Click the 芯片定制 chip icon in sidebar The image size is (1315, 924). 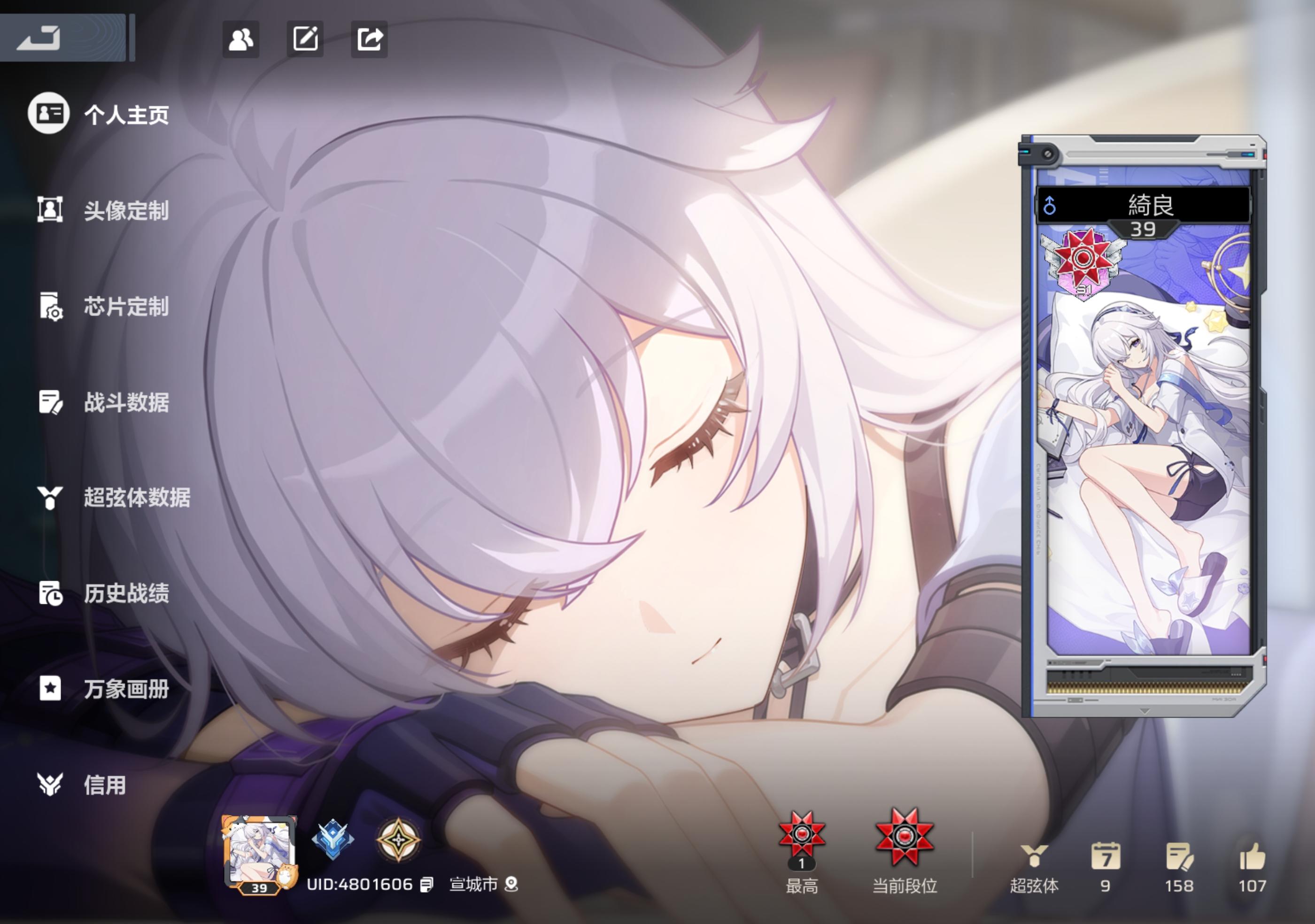point(50,306)
